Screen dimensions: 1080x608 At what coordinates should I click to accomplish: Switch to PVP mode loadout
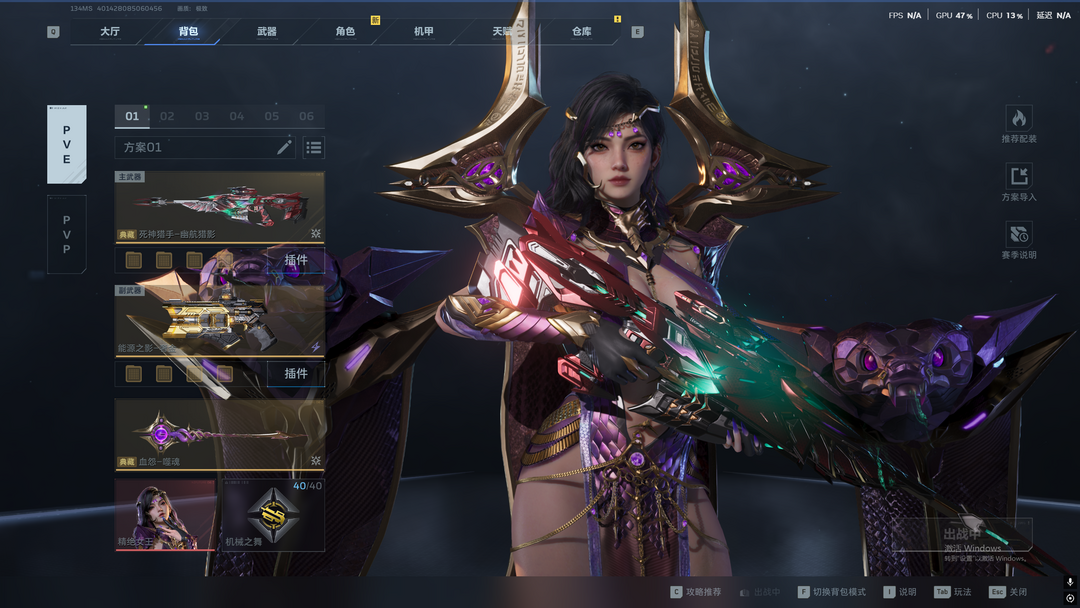pyautogui.click(x=67, y=234)
